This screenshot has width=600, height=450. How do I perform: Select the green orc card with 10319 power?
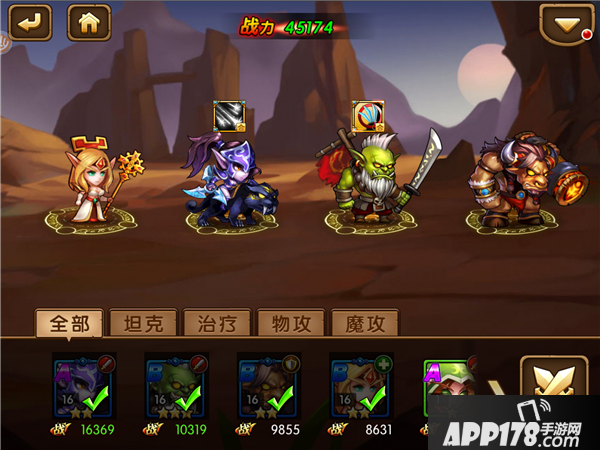pos(177,387)
